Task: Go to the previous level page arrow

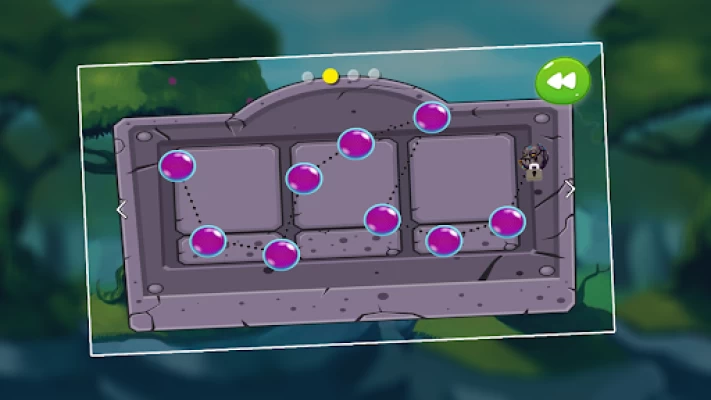Action: 122,210
